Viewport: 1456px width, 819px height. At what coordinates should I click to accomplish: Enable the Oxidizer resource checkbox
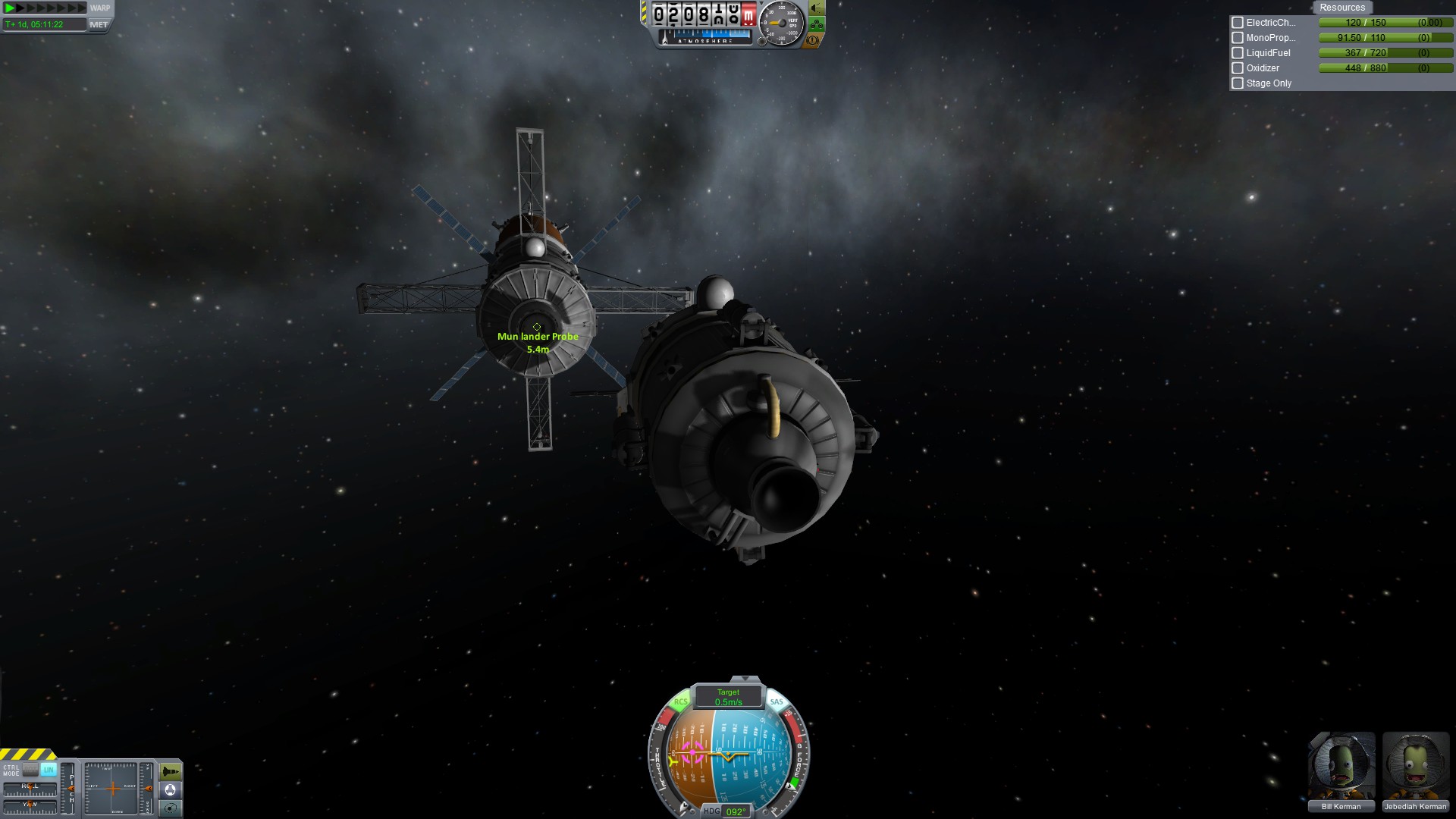(x=1238, y=68)
